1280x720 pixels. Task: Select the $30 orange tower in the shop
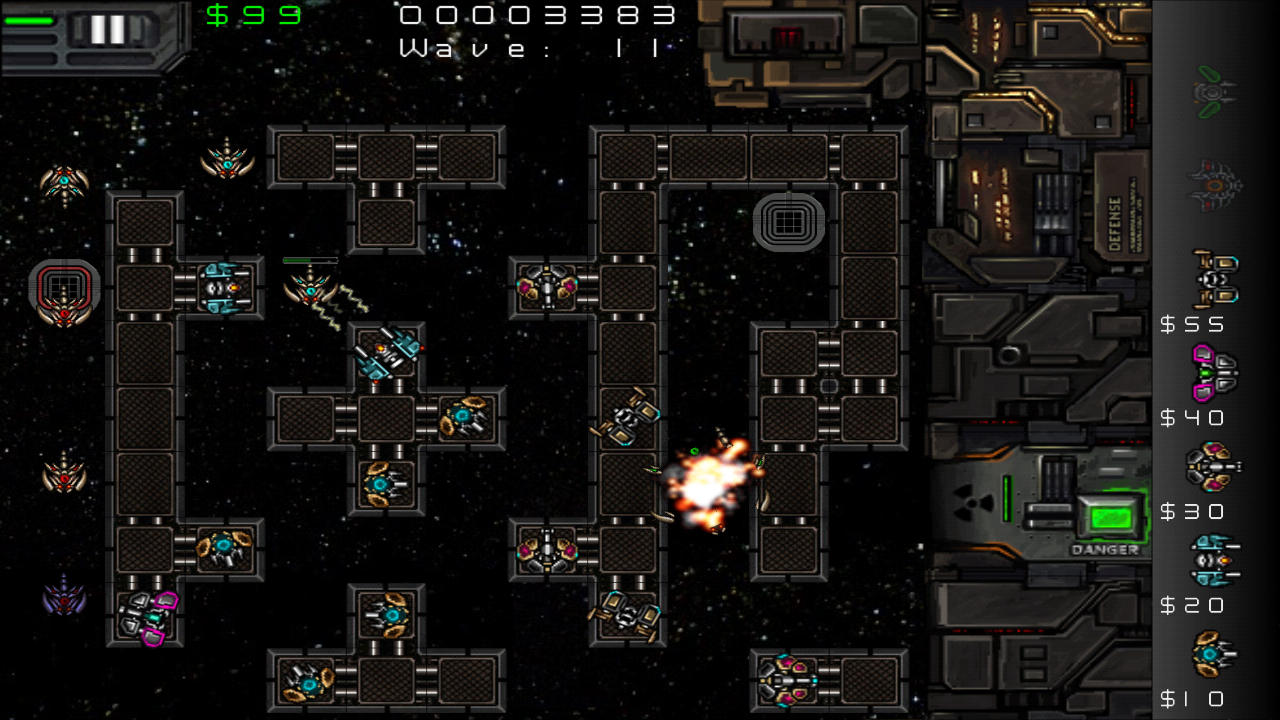(x=1215, y=465)
